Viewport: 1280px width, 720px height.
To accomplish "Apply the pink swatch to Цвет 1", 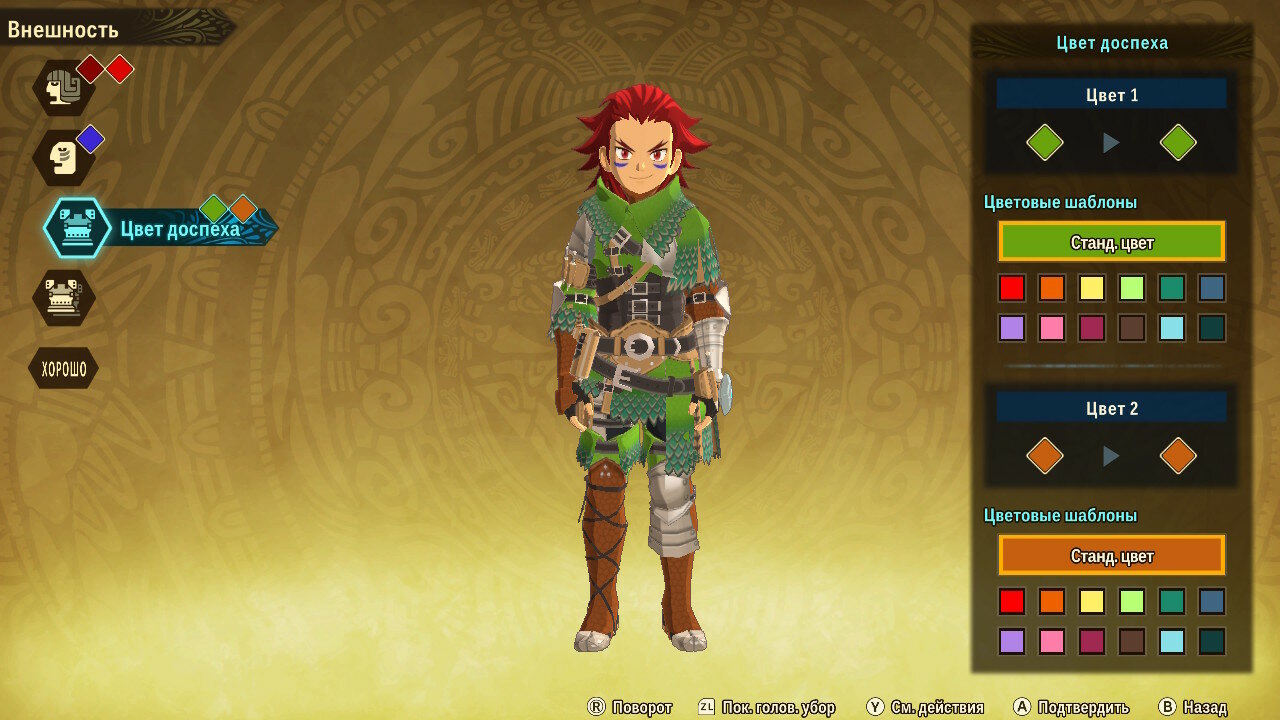I will (x=1052, y=328).
